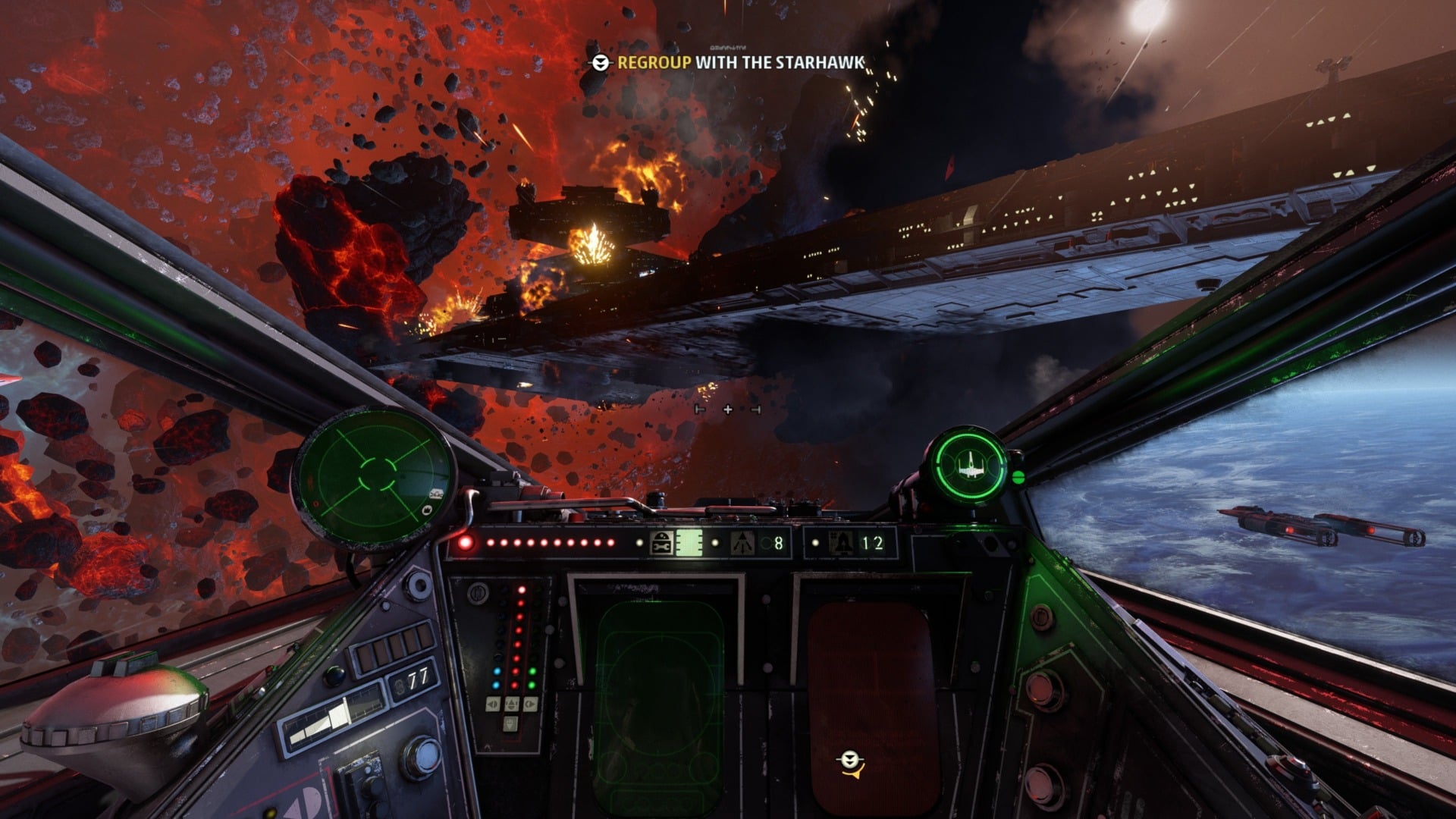This screenshot has width=1456, height=819.
Task: Select the X-wing silhouette on the attitude indicator
Action: pyautogui.click(x=971, y=464)
